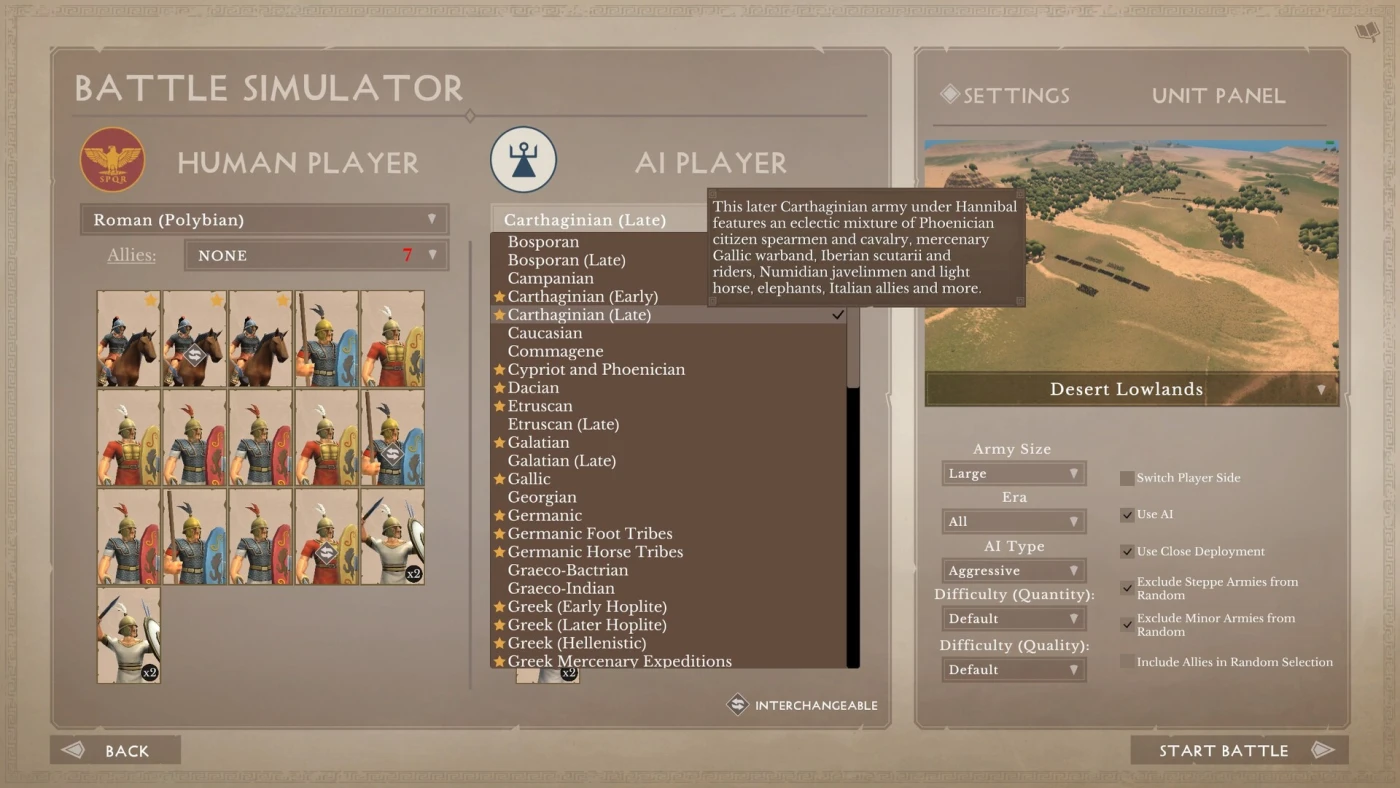Click the Back button

[x=115, y=751]
